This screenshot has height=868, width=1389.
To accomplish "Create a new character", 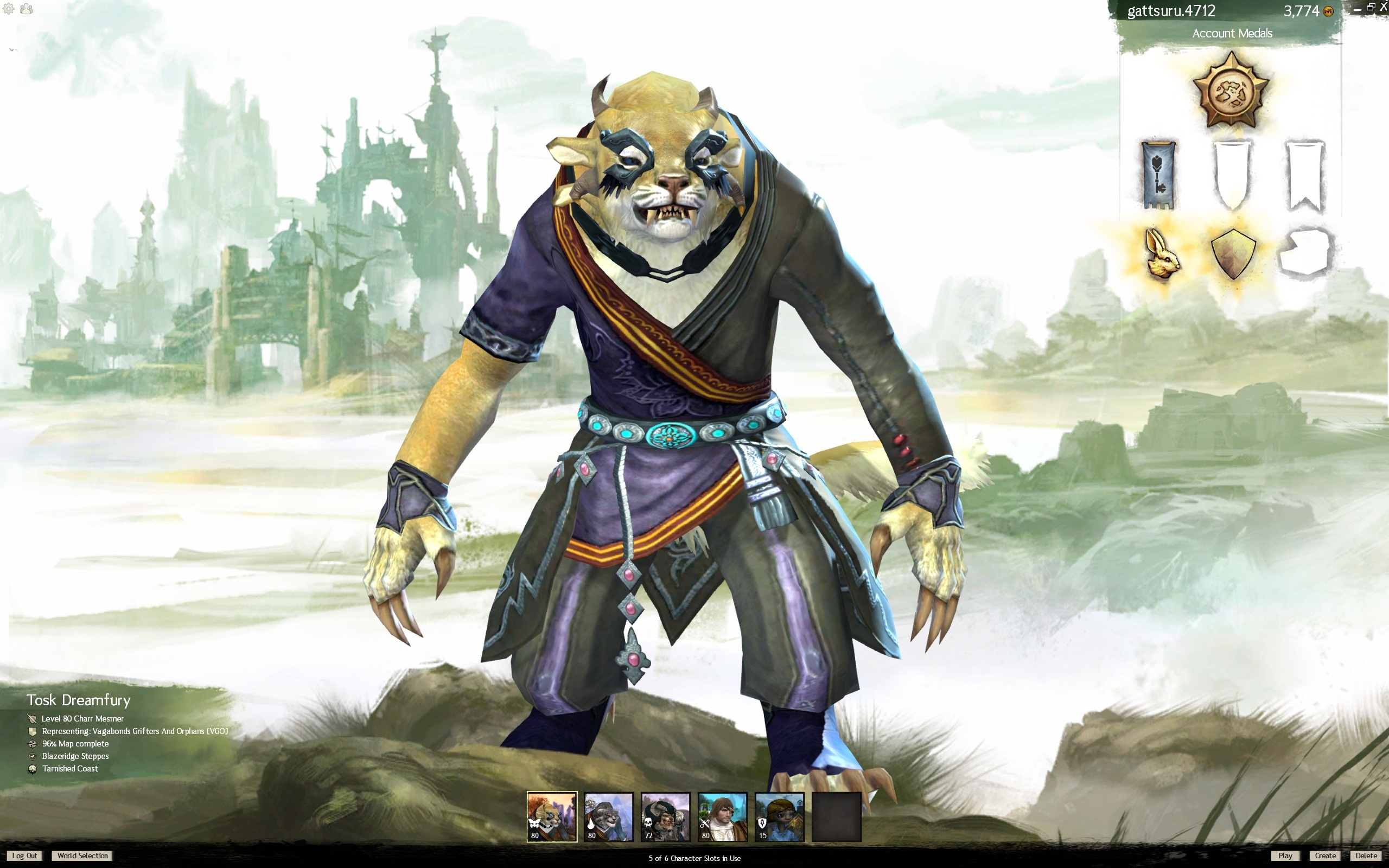I will (x=1325, y=856).
